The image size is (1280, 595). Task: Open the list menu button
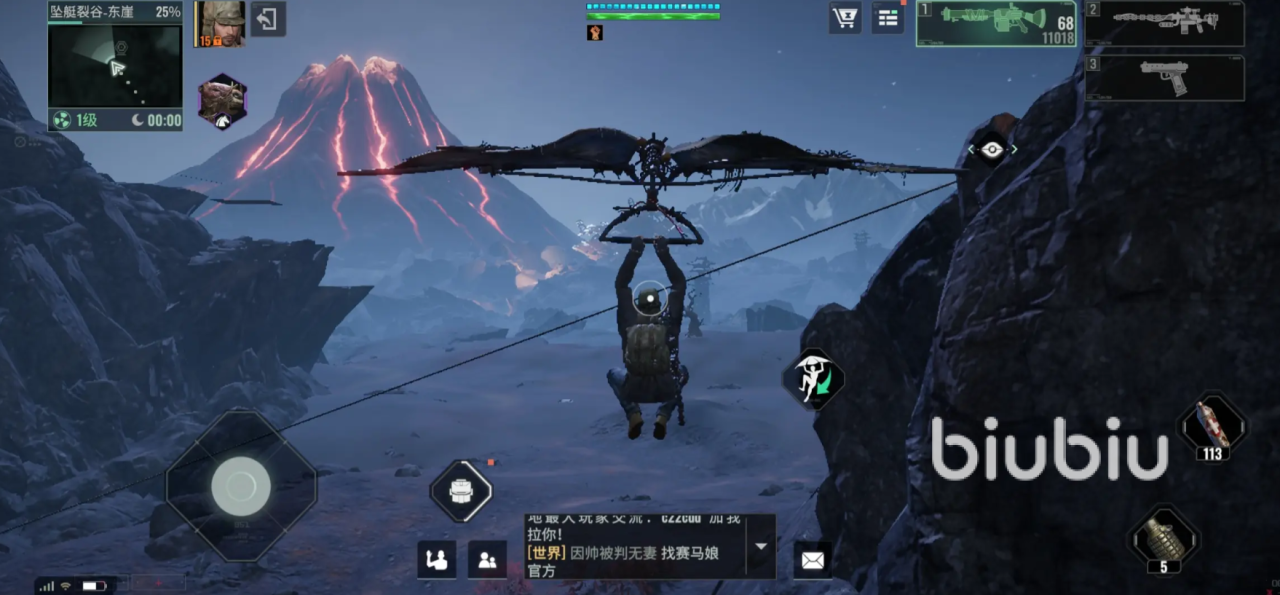coord(887,18)
